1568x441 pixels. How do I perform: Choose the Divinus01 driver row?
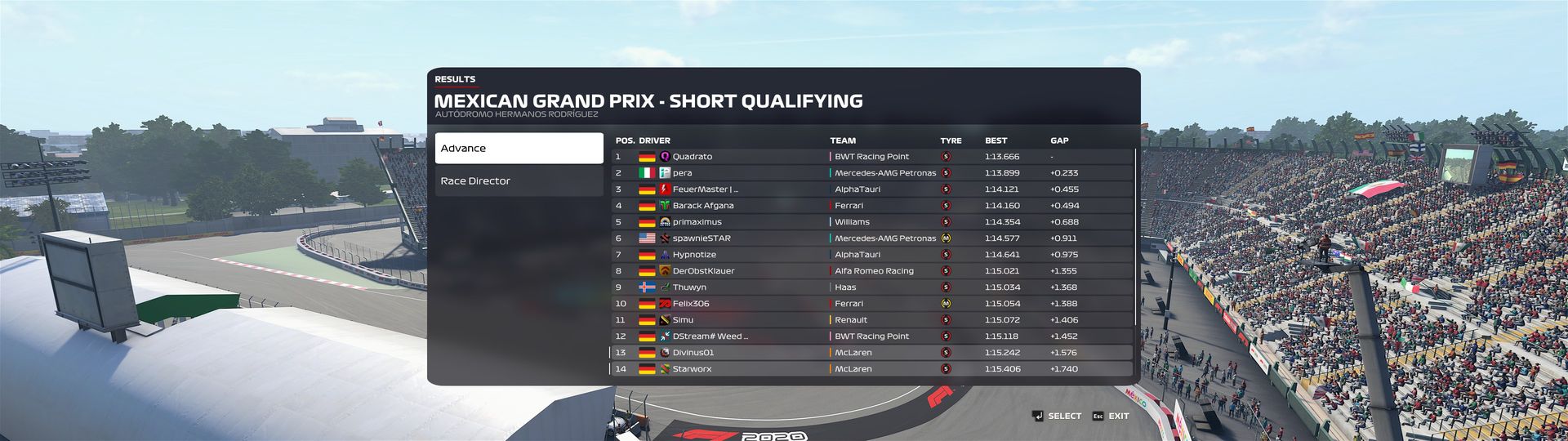tap(871, 353)
